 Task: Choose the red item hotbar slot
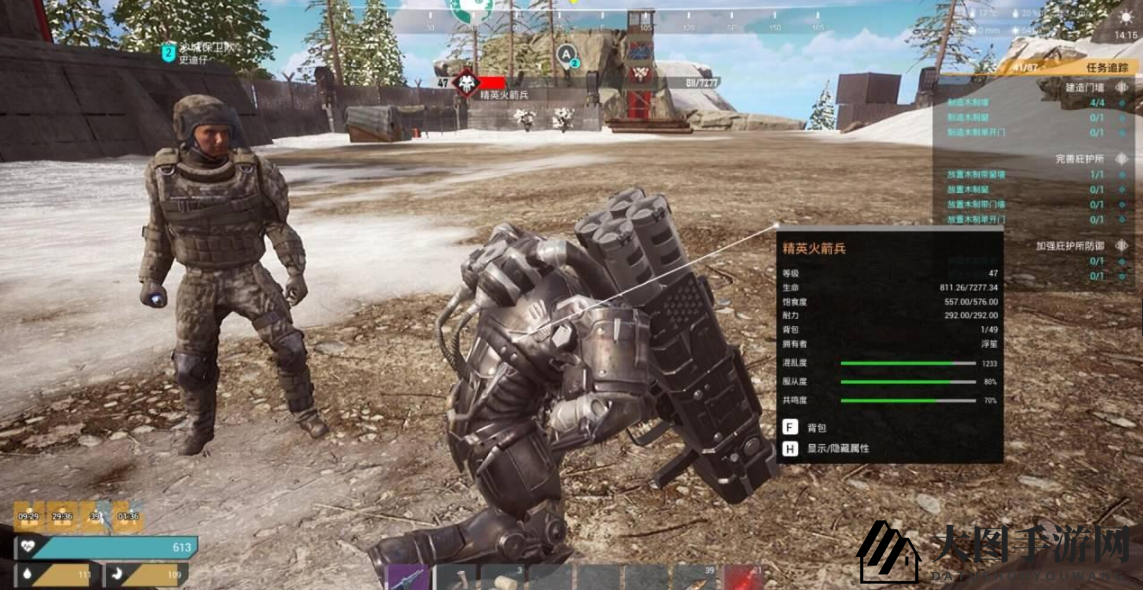[744, 578]
